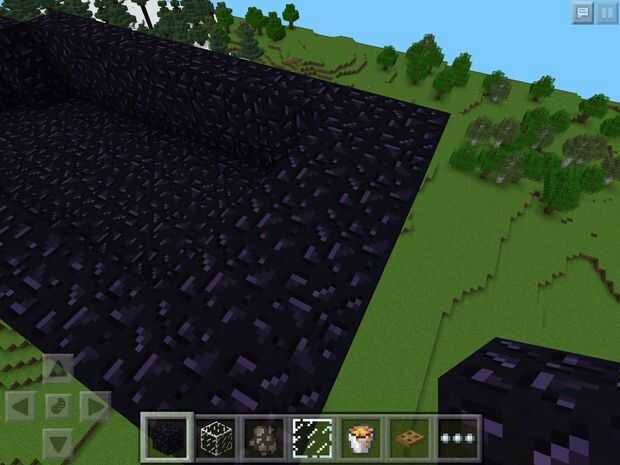The width and height of the screenshot is (620, 465).
Task: Choose the gravel-textured block slot
Action: (262, 438)
